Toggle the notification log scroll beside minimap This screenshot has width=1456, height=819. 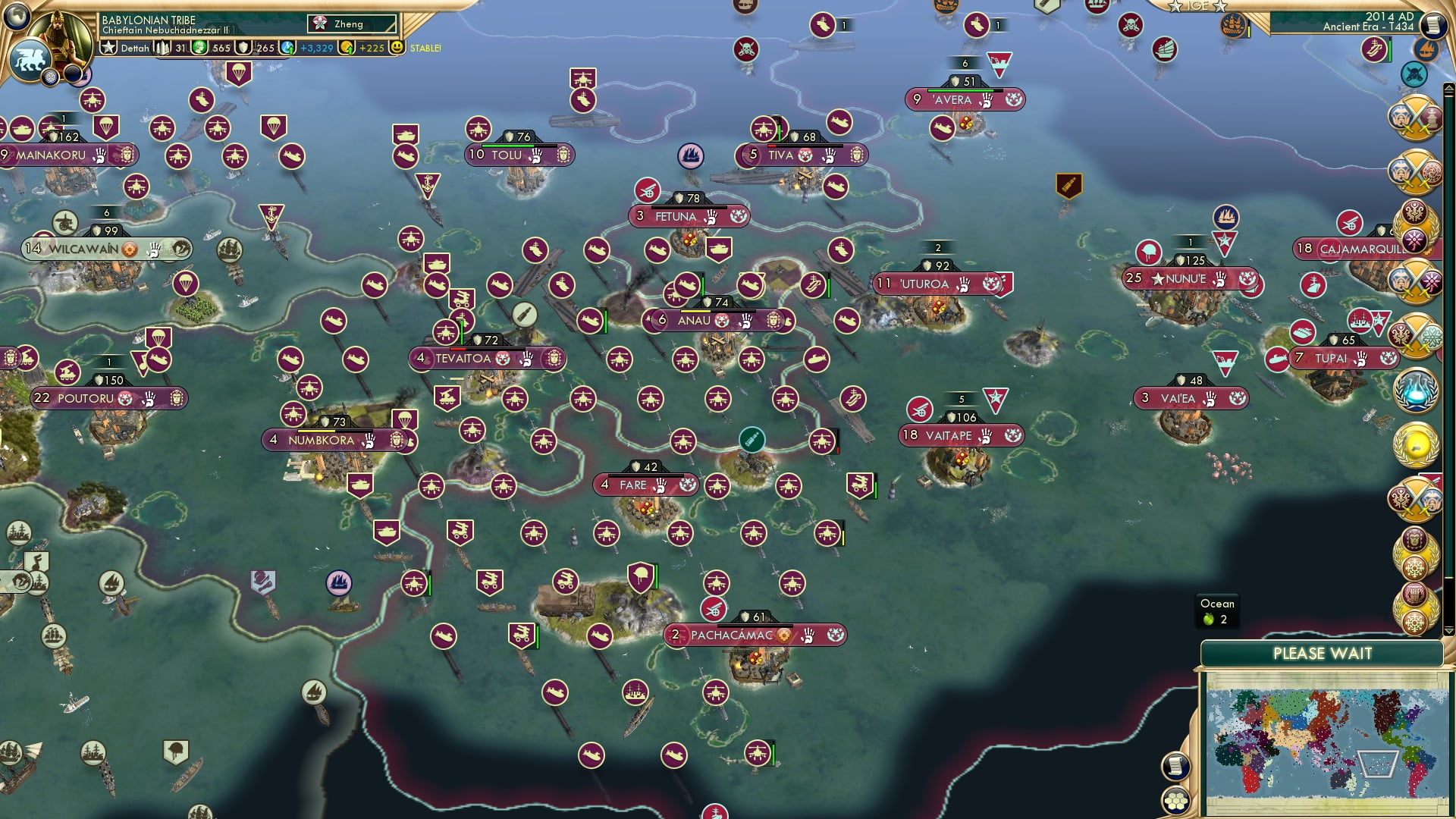pos(1175,767)
